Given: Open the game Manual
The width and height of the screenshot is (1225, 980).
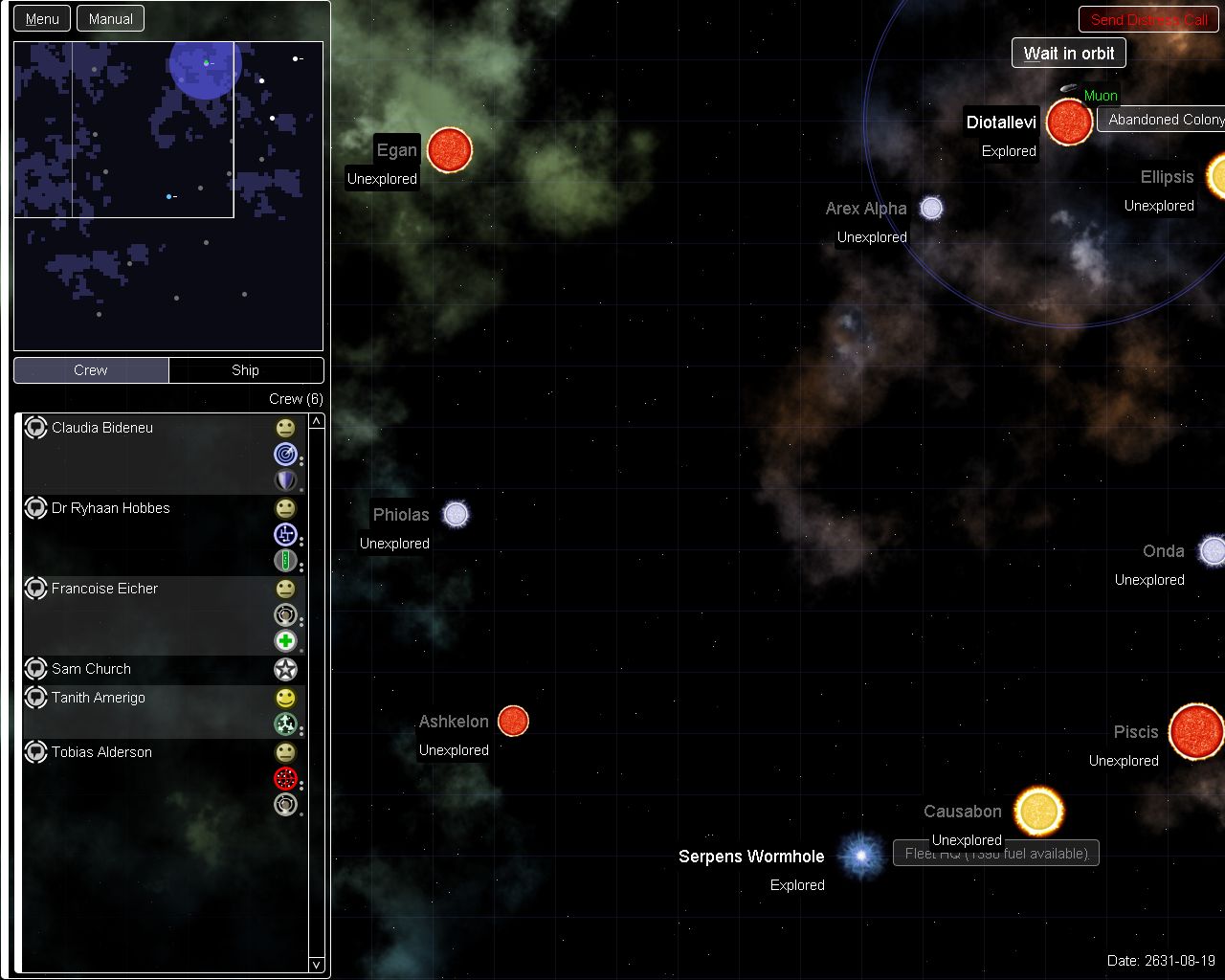Looking at the screenshot, I should pyautogui.click(x=110, y=18).
